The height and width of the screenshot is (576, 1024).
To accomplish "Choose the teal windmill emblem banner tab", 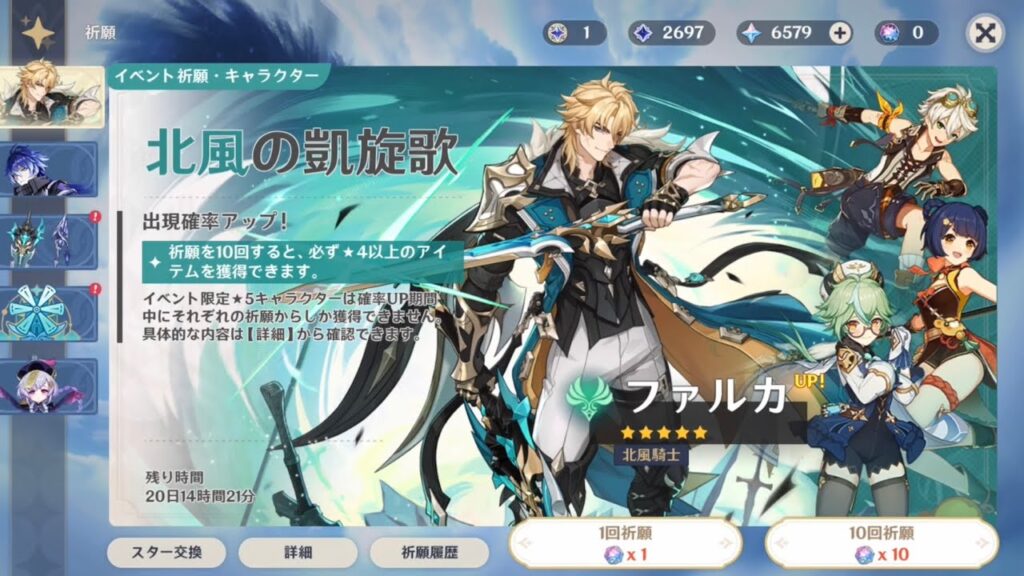I will point(49,313).
